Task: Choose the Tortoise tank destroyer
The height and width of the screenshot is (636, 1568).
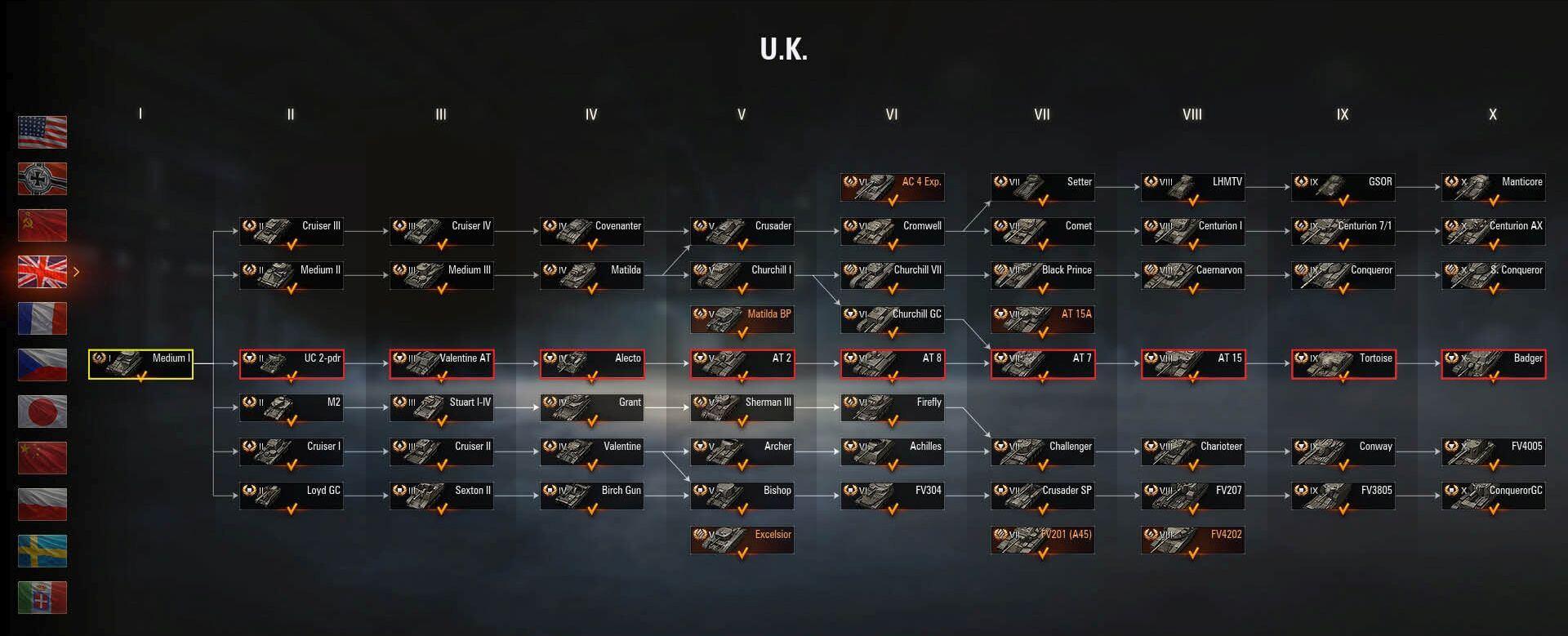Action: (1343, 364)
